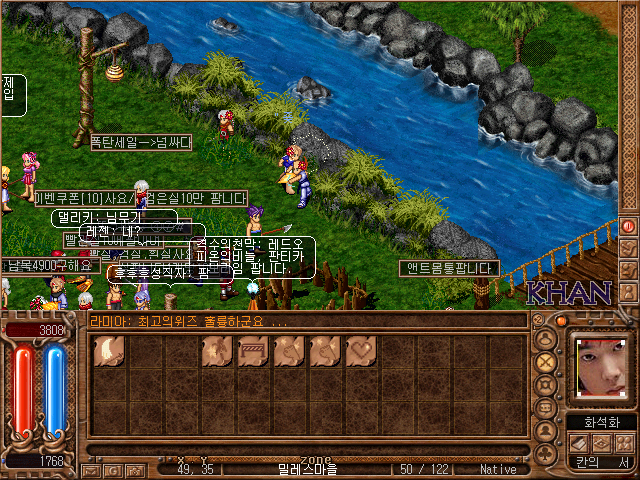
Task: Select the crescent moon skill slot
Action: (109, 351)
